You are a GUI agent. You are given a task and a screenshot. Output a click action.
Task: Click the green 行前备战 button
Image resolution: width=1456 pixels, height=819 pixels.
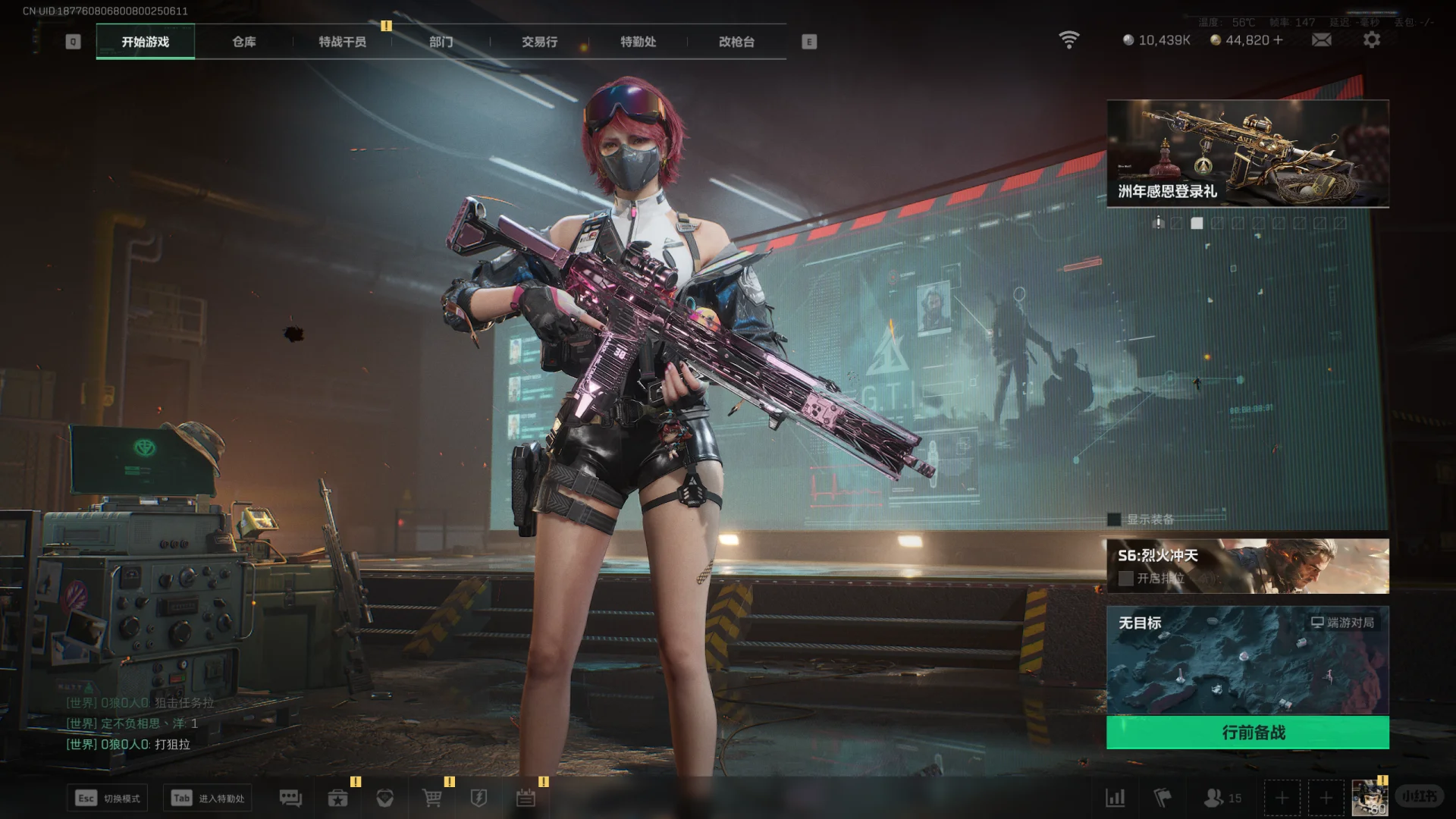pyautogui.click(x=1247, y=733)
